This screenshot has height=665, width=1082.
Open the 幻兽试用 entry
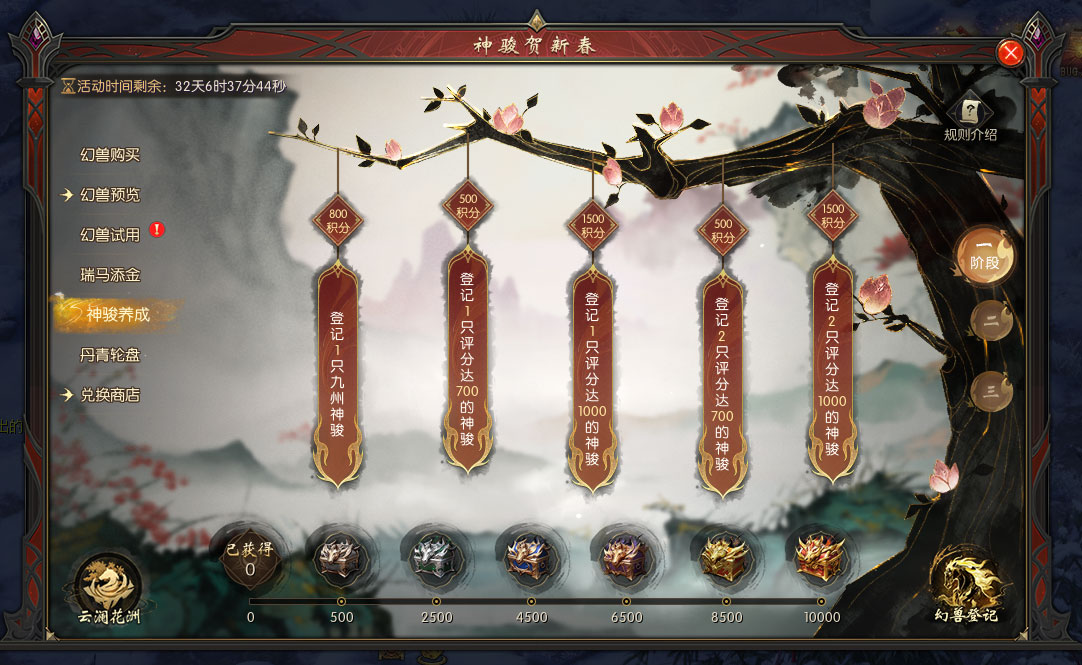pos(110,235)
